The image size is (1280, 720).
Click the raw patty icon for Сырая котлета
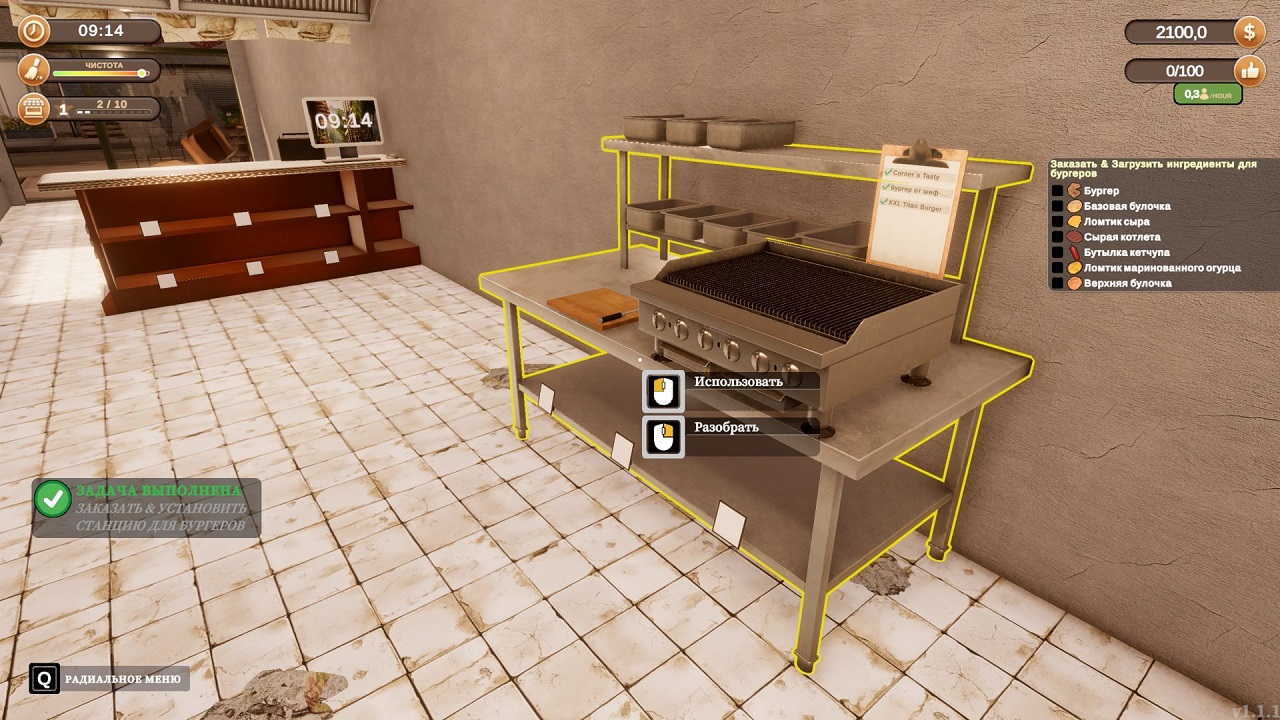(x=1074, y=236)
